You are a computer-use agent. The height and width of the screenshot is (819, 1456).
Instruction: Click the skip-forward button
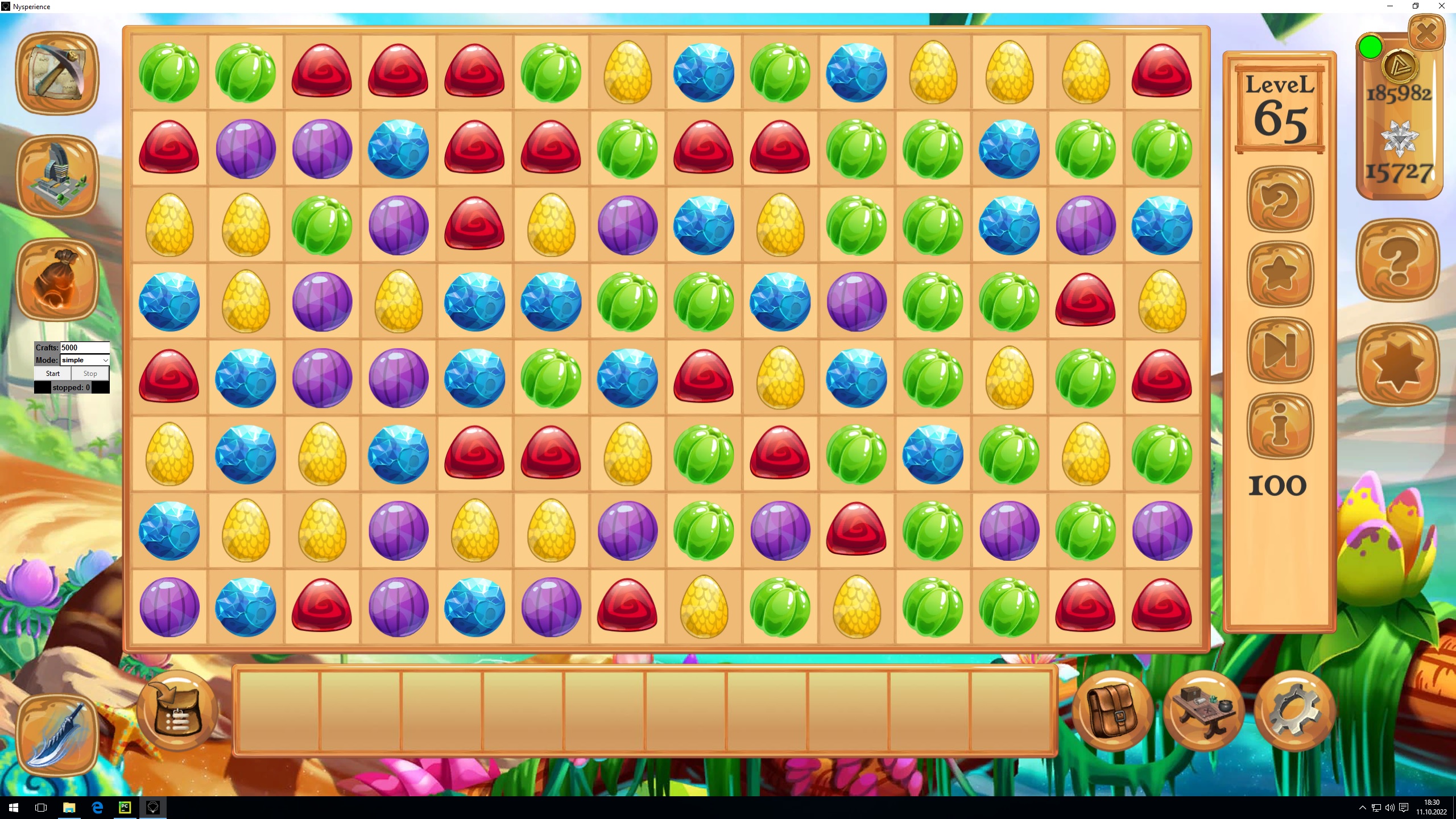[1280, 350]
